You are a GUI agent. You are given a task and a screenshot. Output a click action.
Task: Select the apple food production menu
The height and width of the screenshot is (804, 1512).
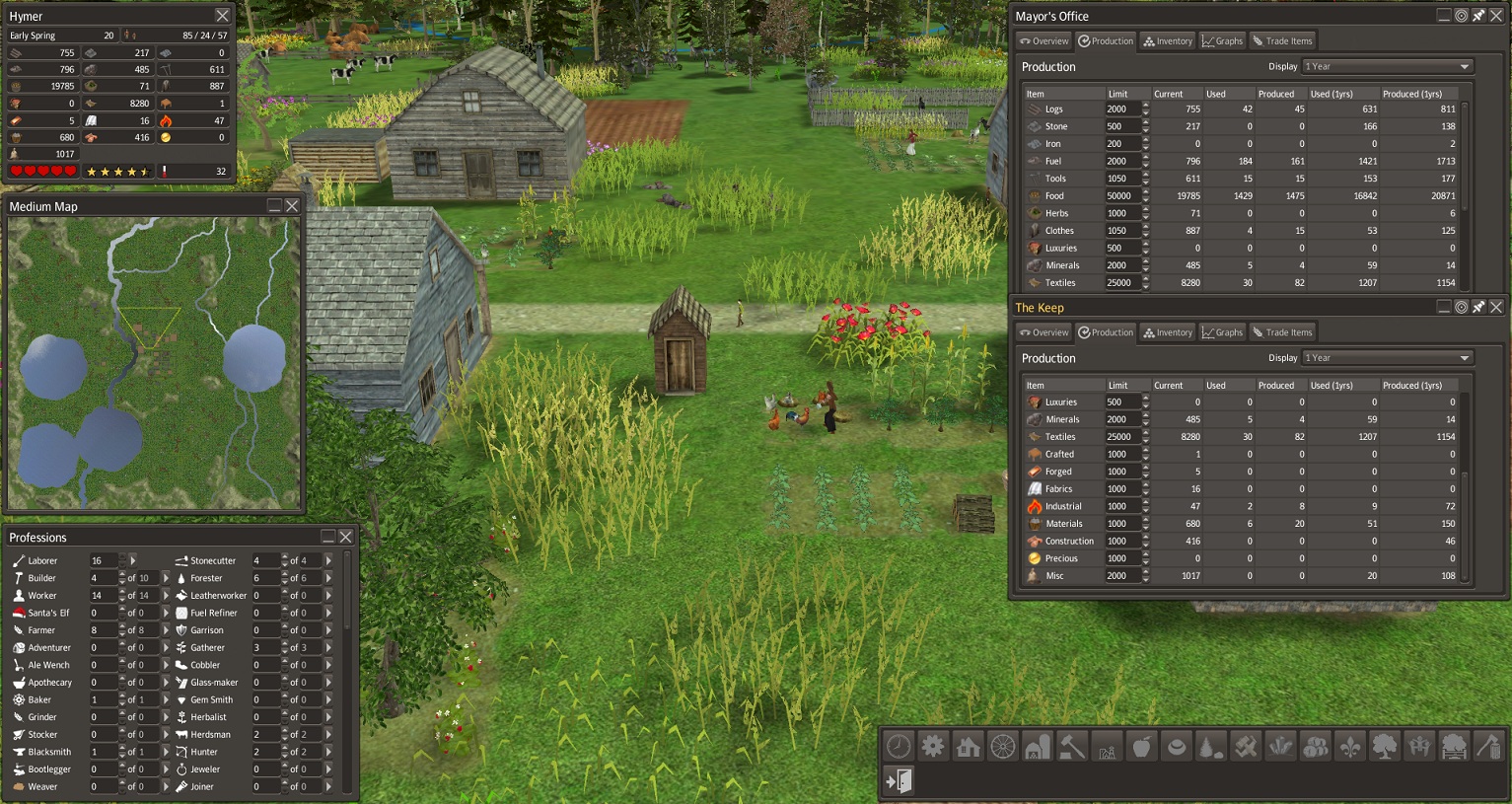(x=1141, y=747)
